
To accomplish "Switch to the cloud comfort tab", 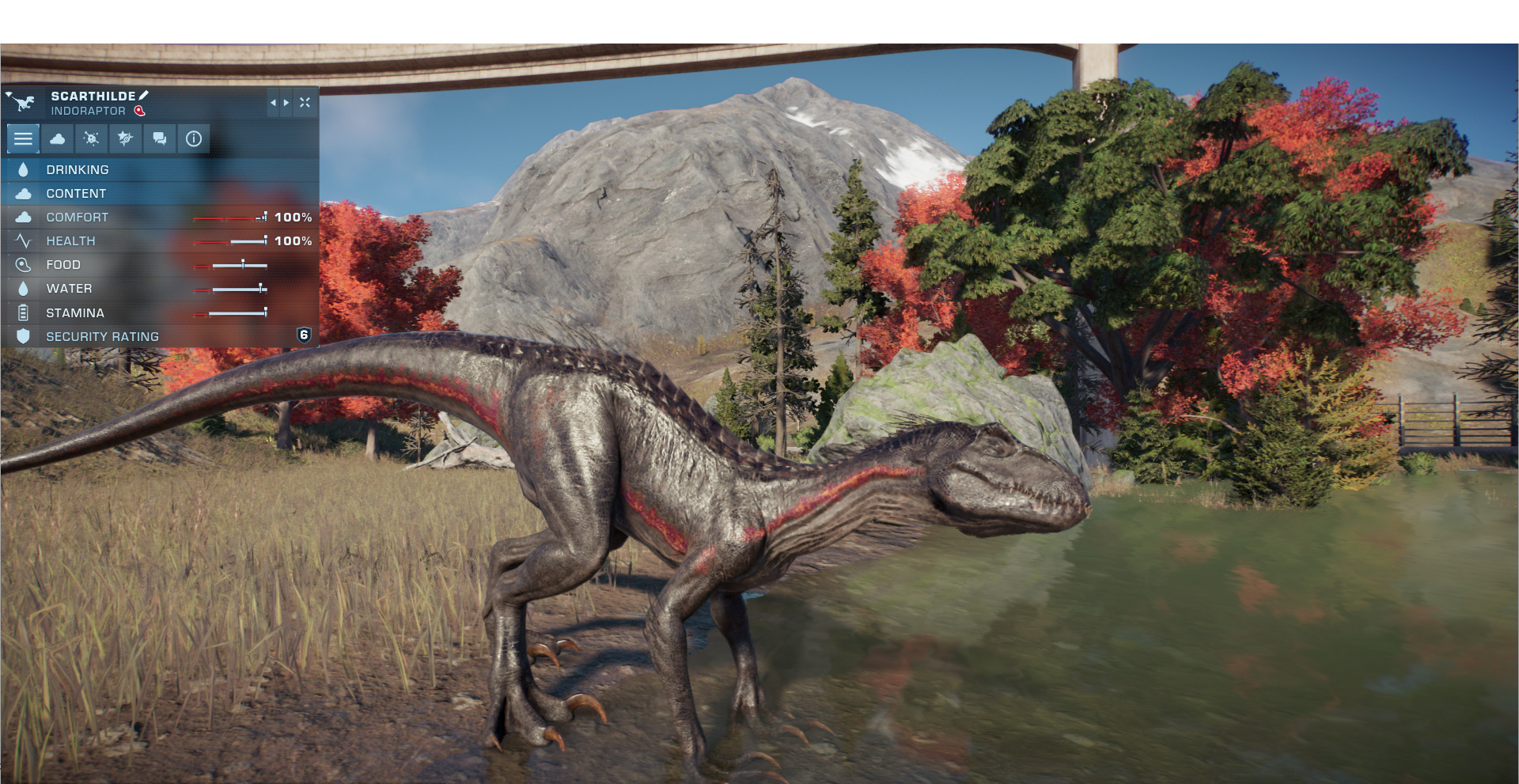I will click(57, 138).
